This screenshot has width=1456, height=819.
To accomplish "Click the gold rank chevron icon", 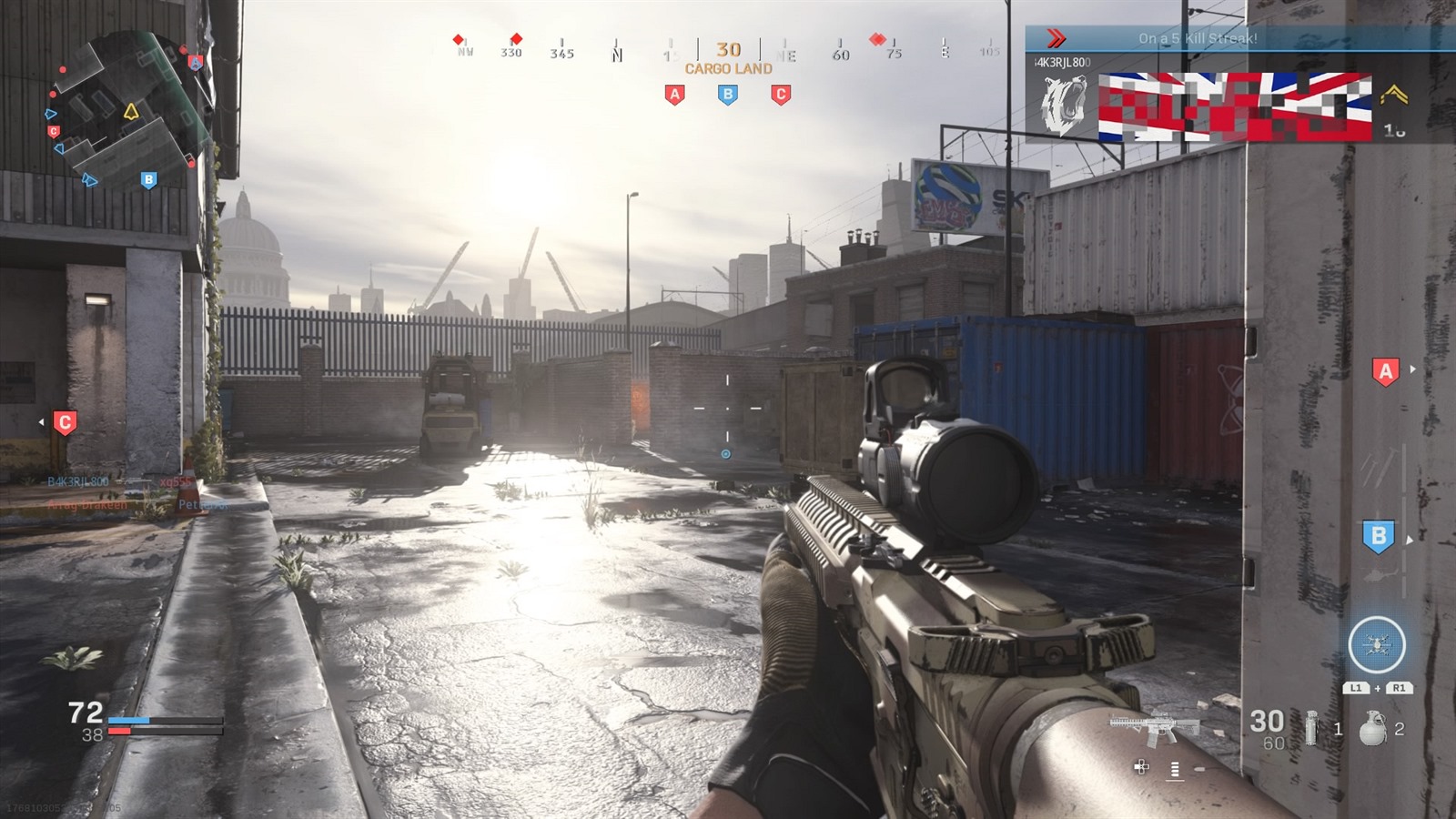I will (x=1393, y=95).
